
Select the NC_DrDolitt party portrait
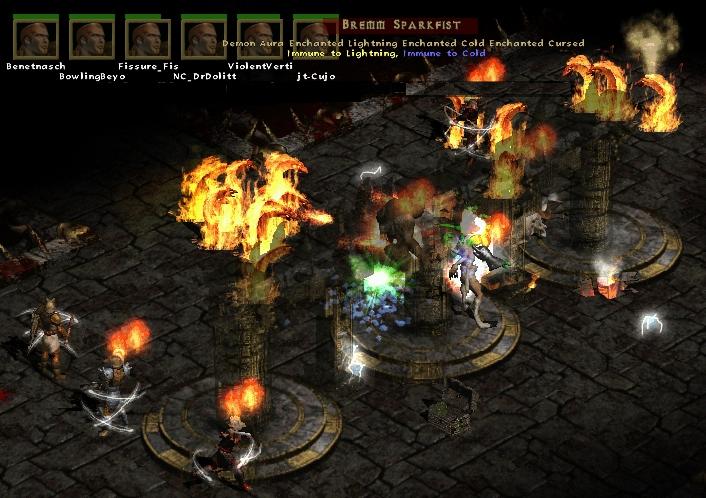(204, 38)
